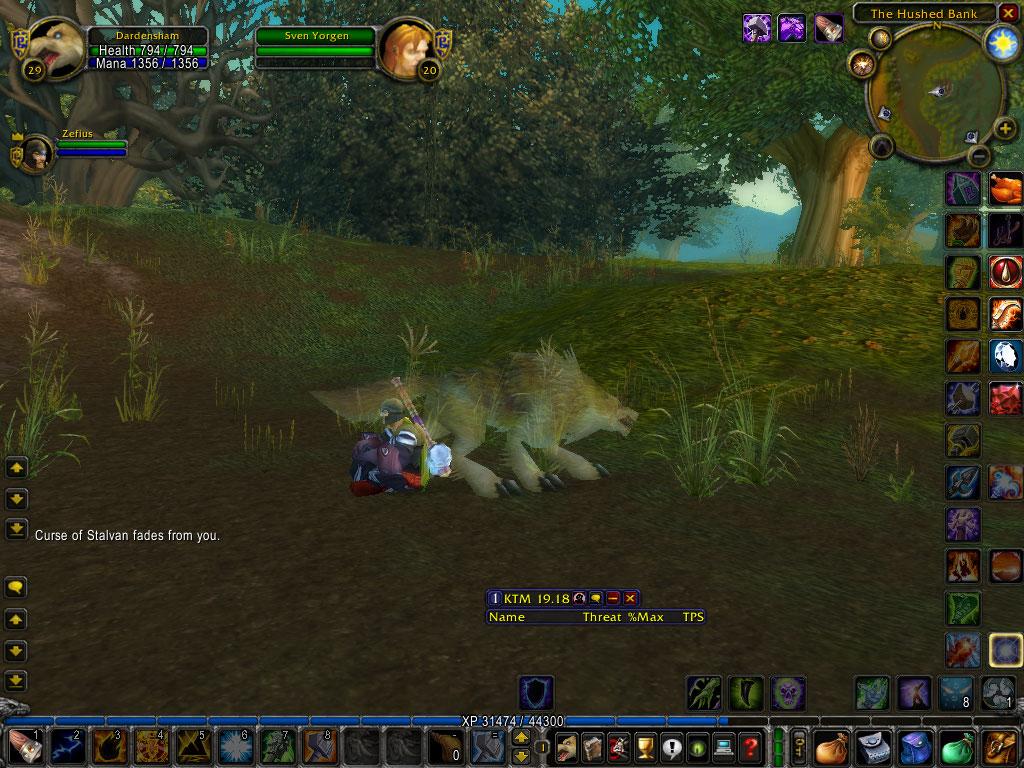Minimize the KTM threat meter window
This screenshot has height=768, width=1024.
[613, 598]
